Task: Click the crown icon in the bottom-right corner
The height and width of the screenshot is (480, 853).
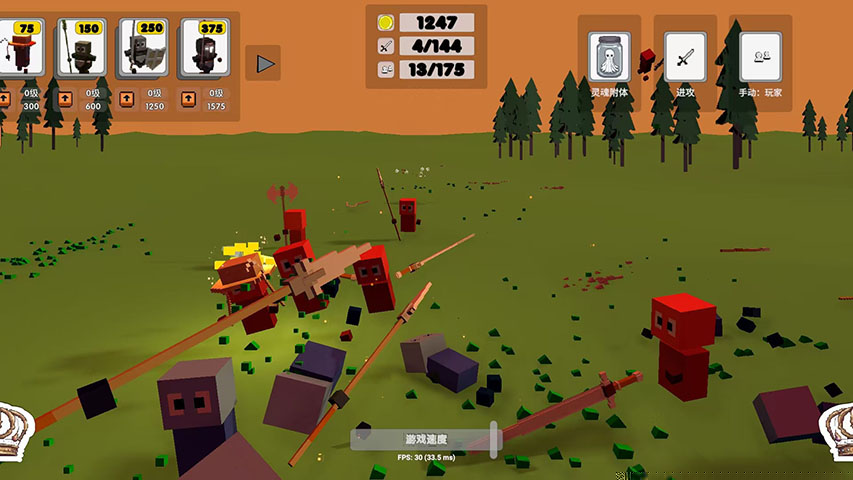Action: click(x=838, y=428)
